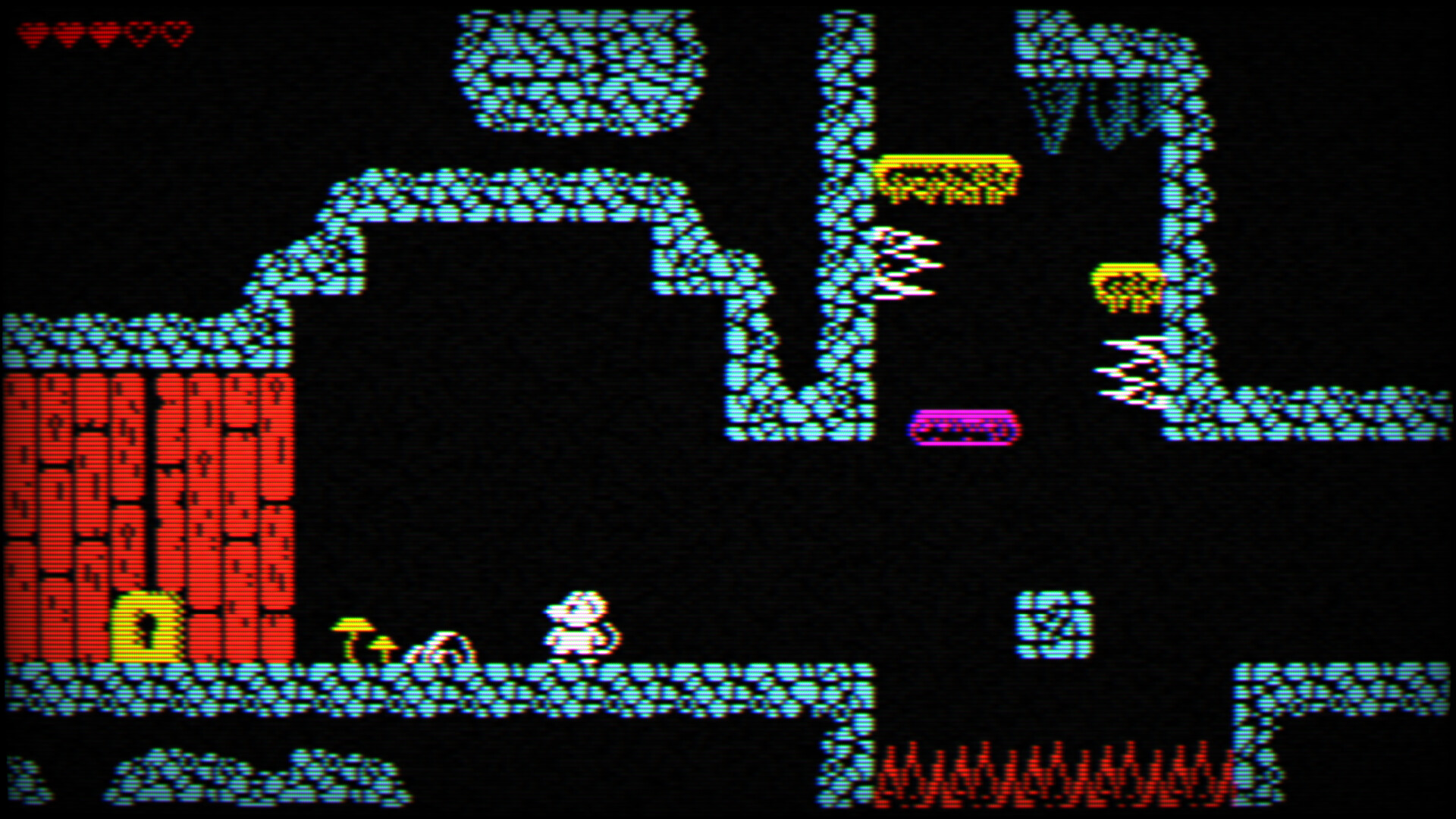Toggle the last empty heart outline
Screen dimensions: 1456x819
pyautogui.click(x=174, y=32)
